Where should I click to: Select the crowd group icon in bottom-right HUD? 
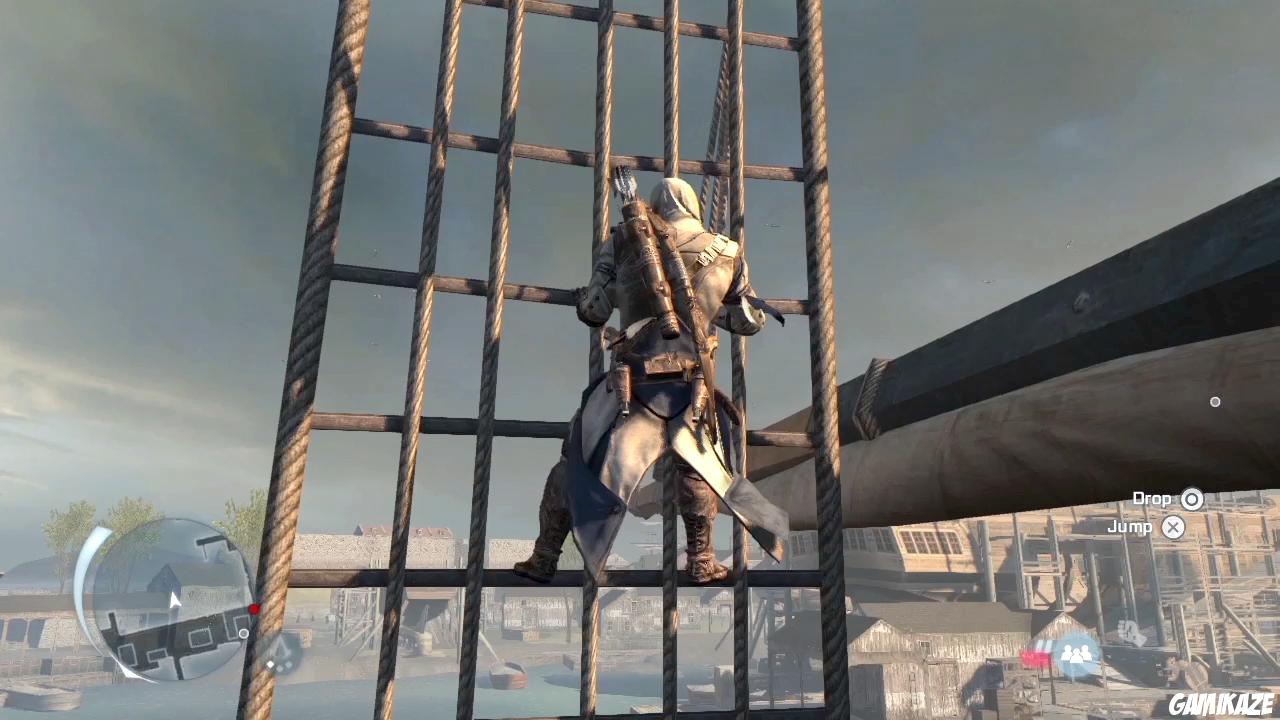(1075, 652)
